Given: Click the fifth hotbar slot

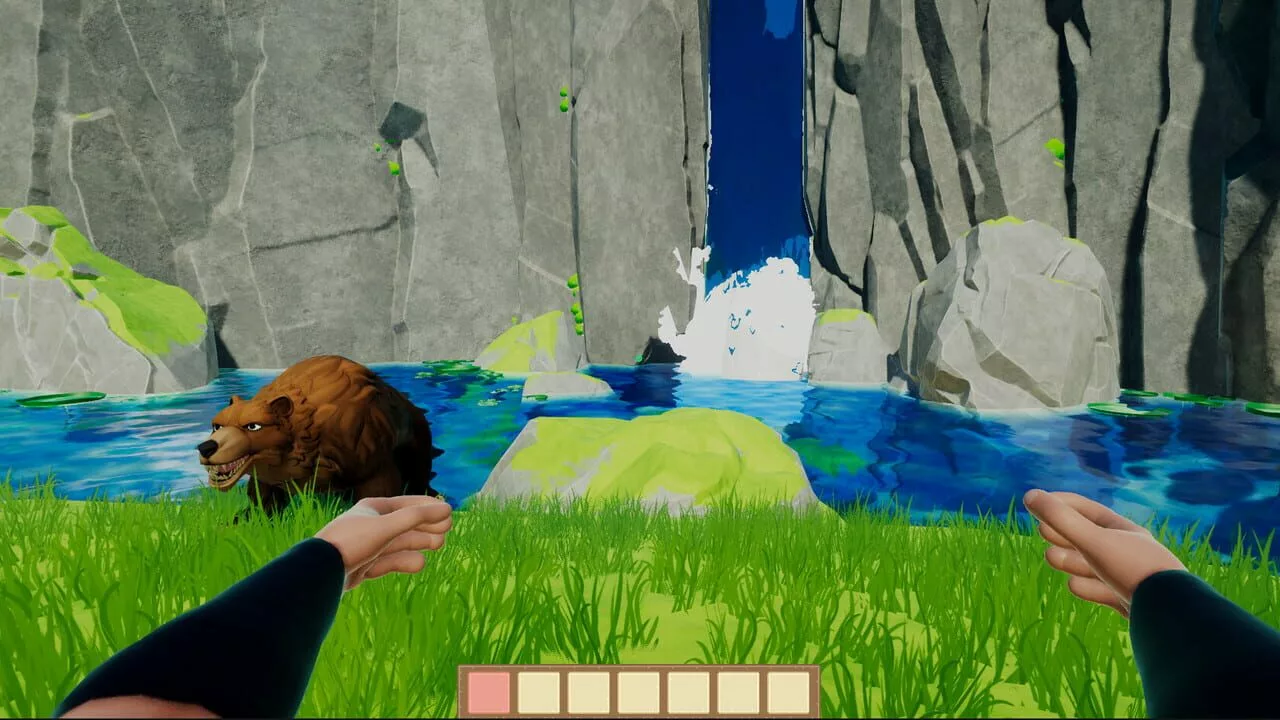Looking at the screenshot, I should [x=687, y=690].
